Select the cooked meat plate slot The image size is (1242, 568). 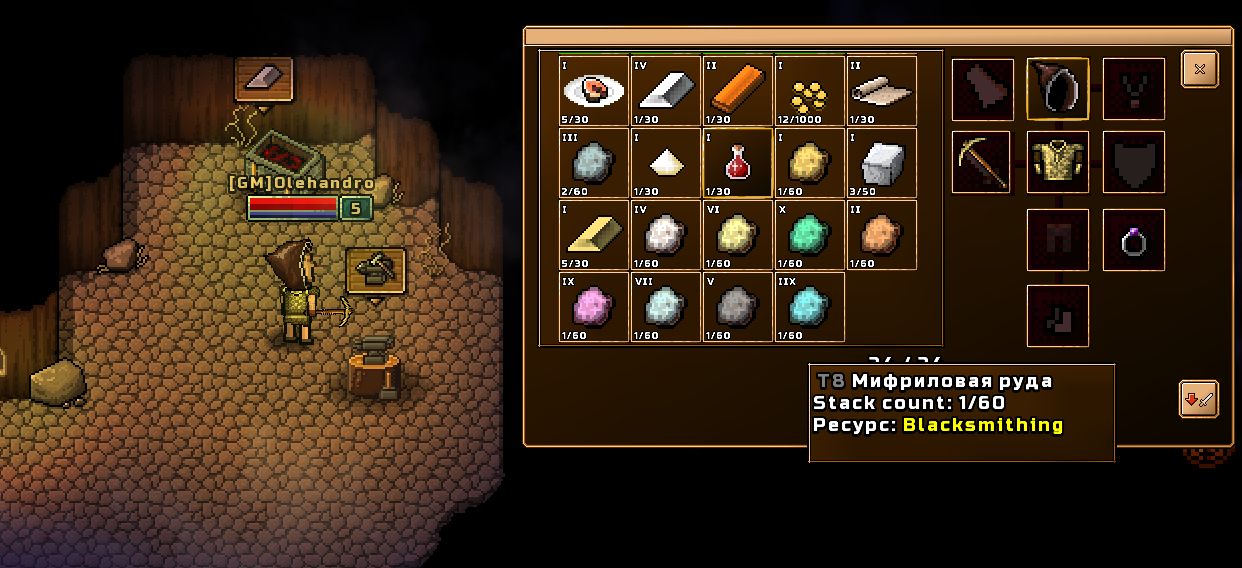[595, 91]
